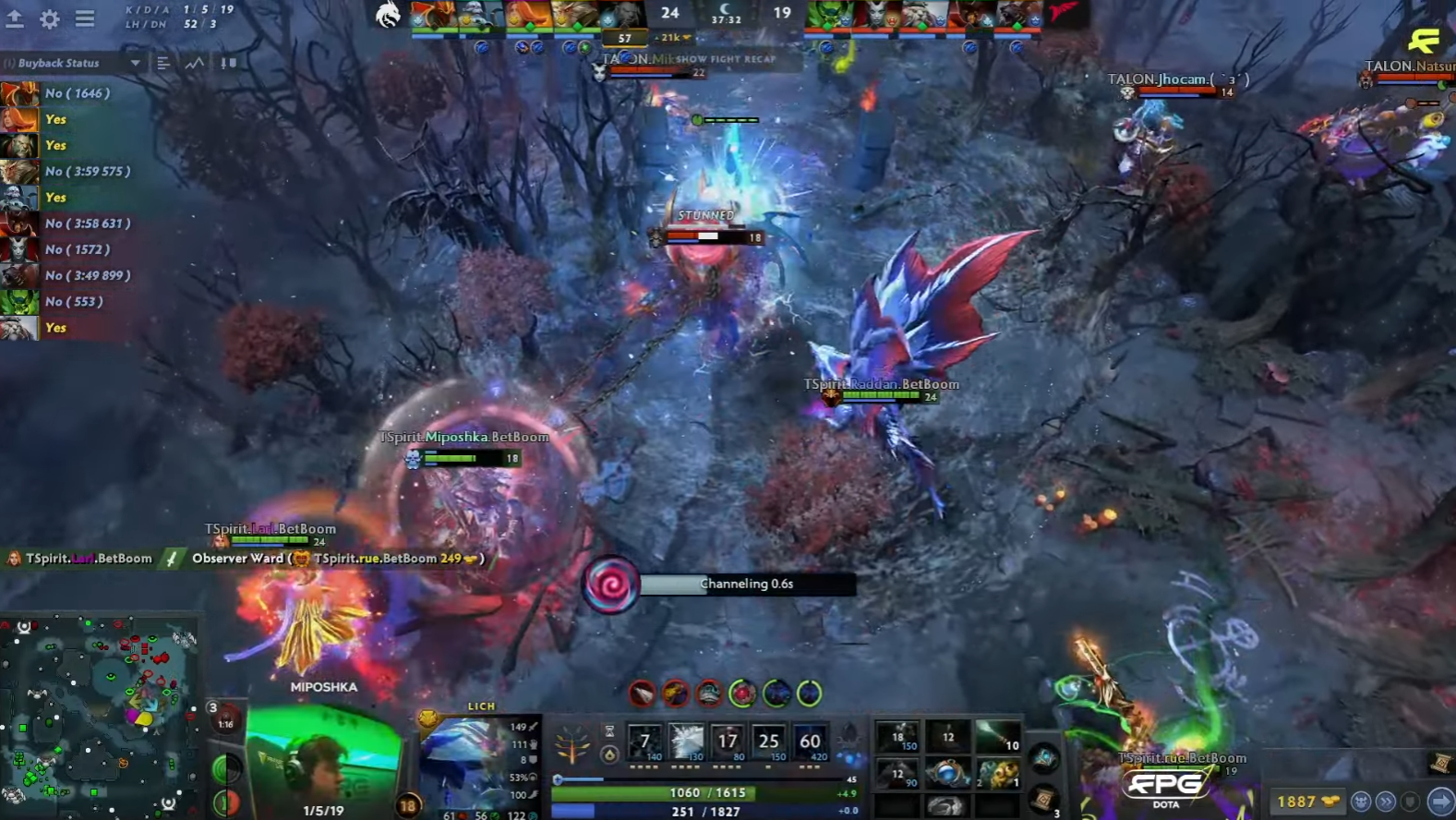Screen dimensions: 1456x820
Task: Click the courier icon beside the gold counter
Action: point(1359,800)
